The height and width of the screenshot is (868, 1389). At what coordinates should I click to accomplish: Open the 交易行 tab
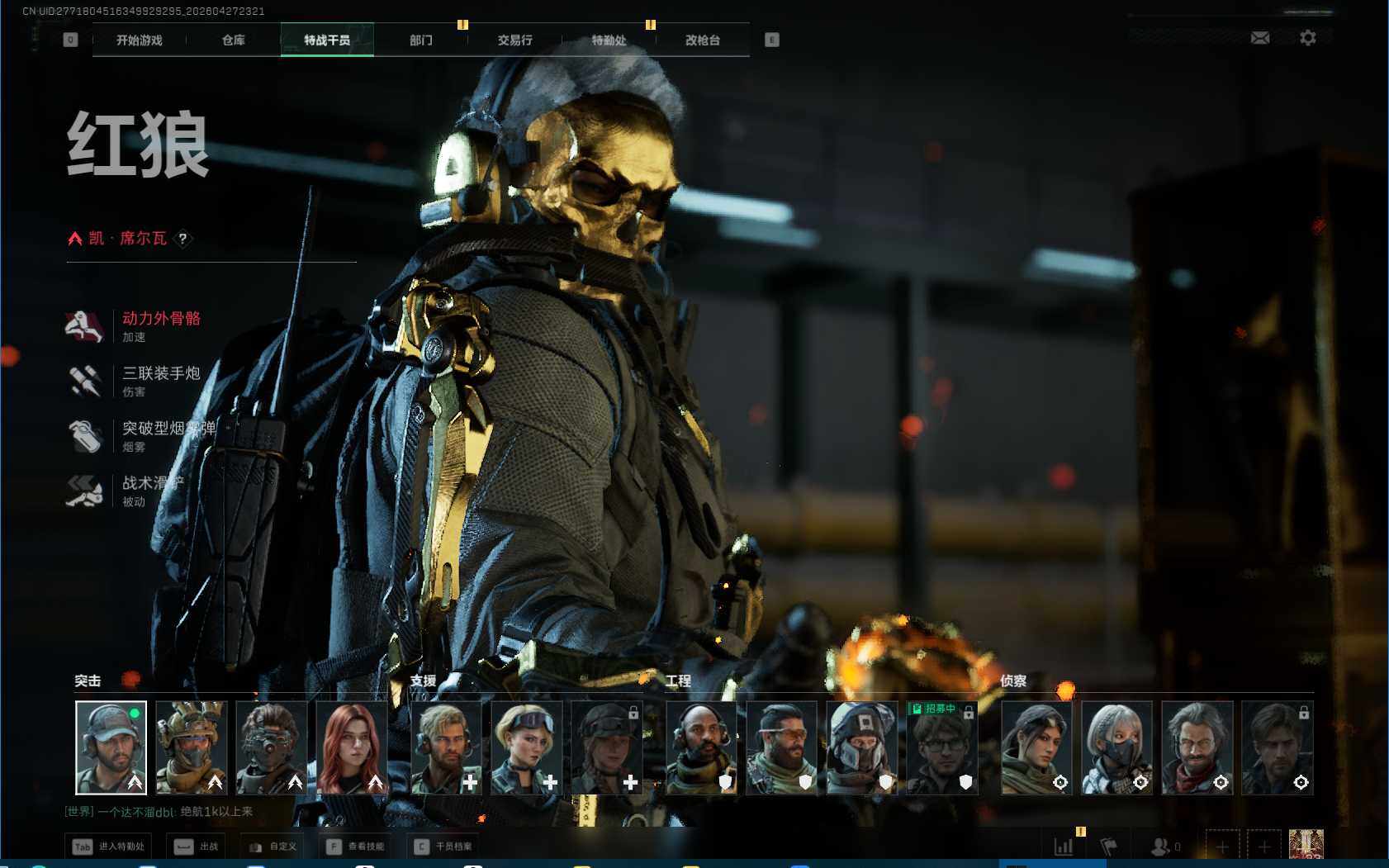click(514, 40)
